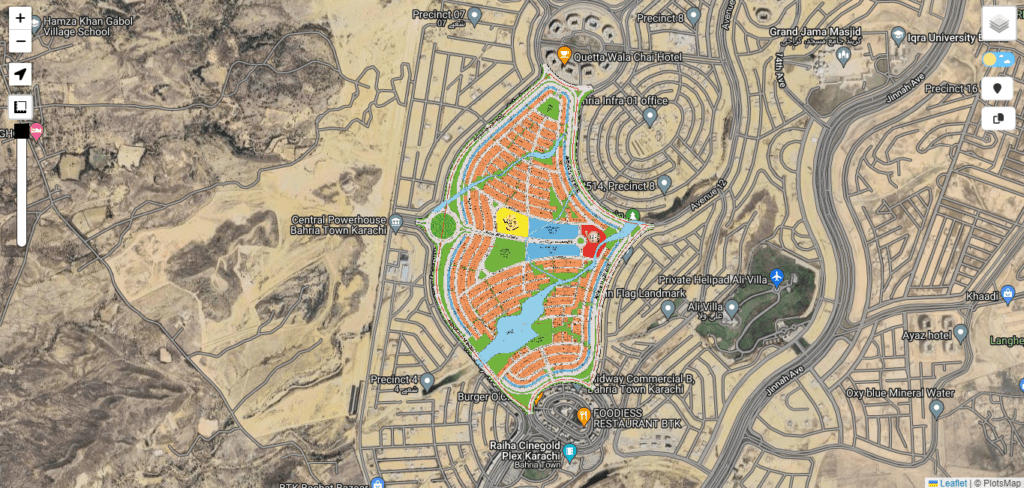Image resolution: width=1024 pixels, height=488 pixels.
Task: Select the FOODIESS RESTAURANT BTK marker
Action: tap(584, 413)
